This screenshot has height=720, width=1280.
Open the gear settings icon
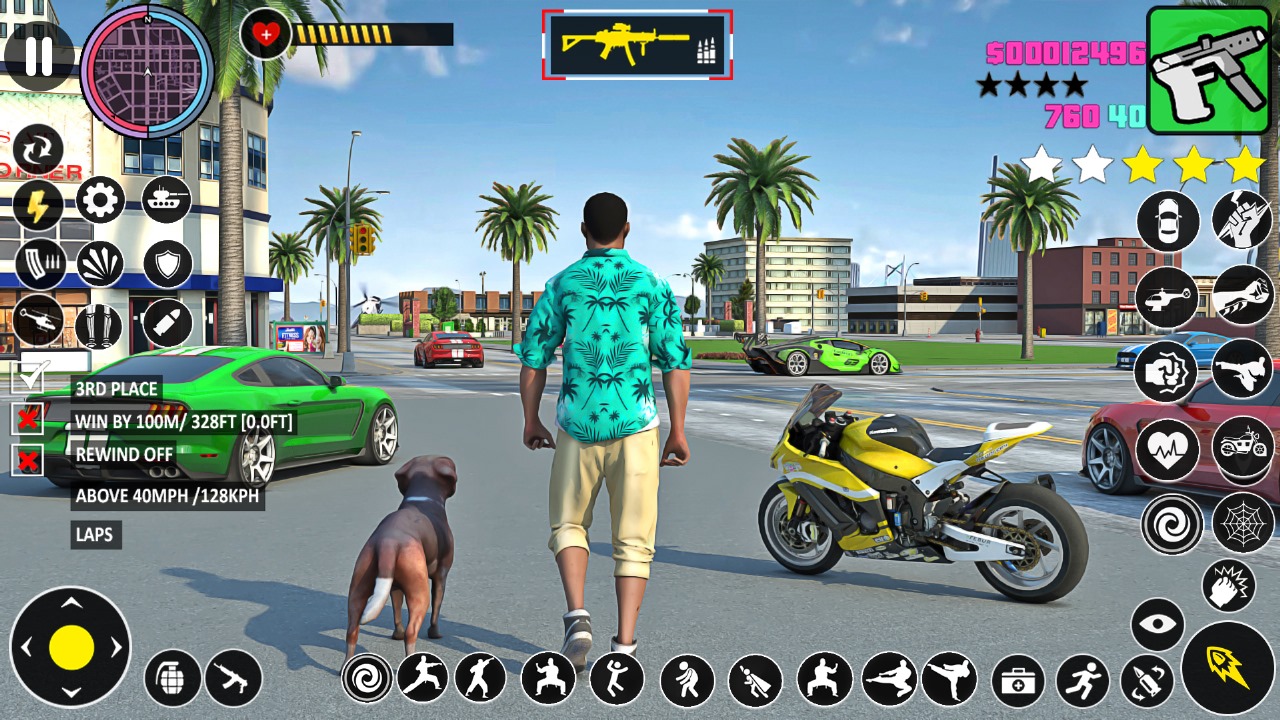click(x=100, y=201)
